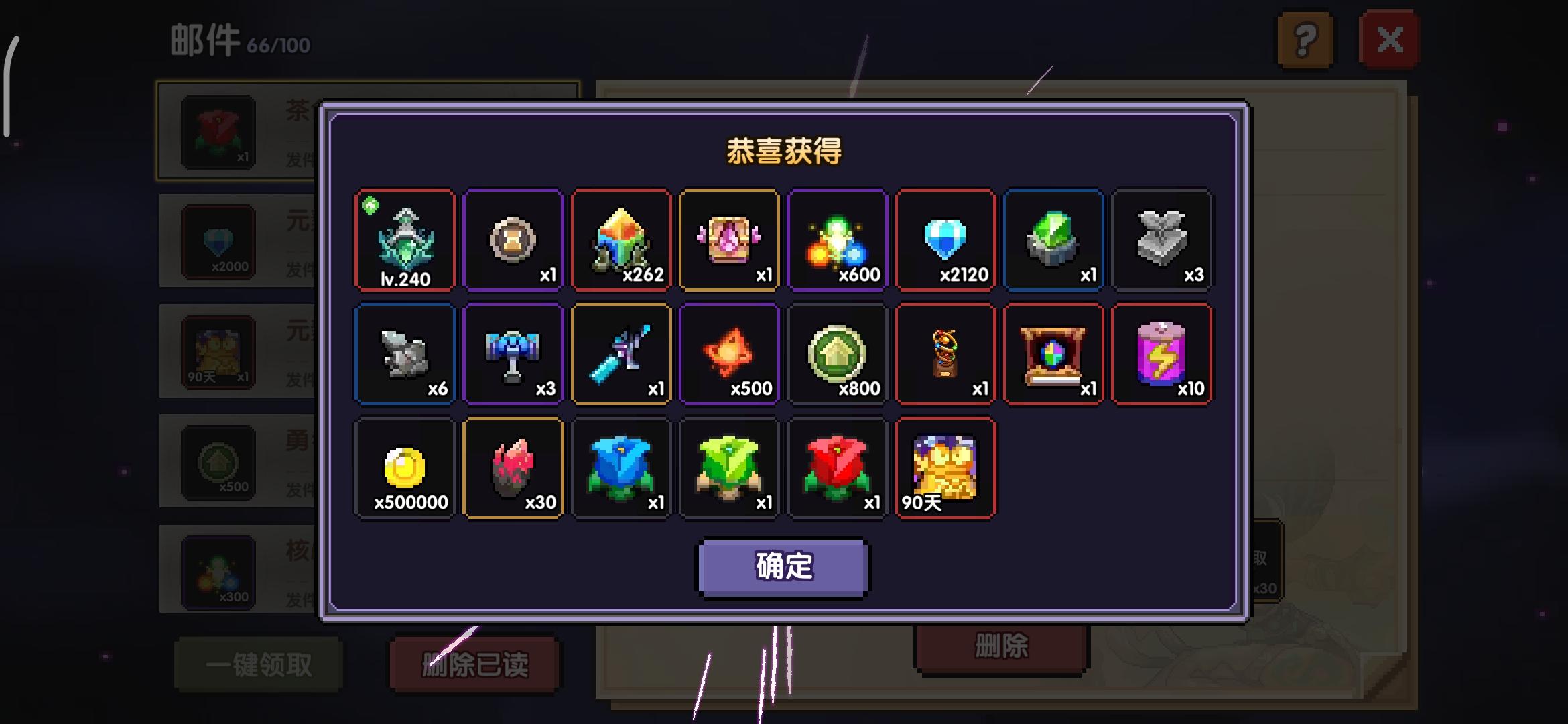1568x724 pixels.
Task: Select the lv.240 avatar frame reward
Action: point(405,240)
